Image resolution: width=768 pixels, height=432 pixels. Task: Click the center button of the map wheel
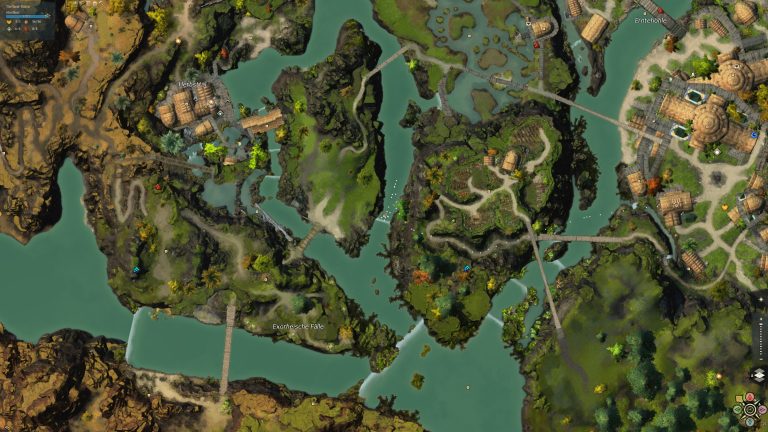click(750, 409)
